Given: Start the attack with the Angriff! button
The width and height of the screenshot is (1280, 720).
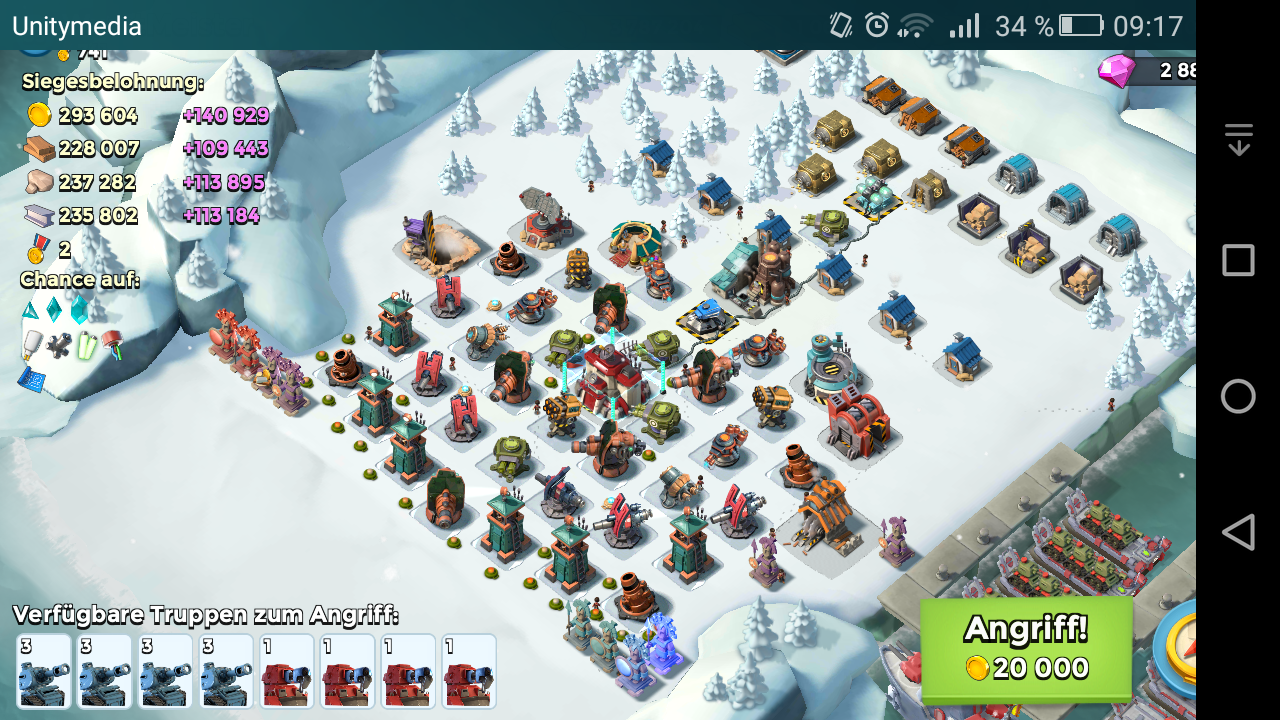Looking at the screenshot, I should tap(1026, 650).
